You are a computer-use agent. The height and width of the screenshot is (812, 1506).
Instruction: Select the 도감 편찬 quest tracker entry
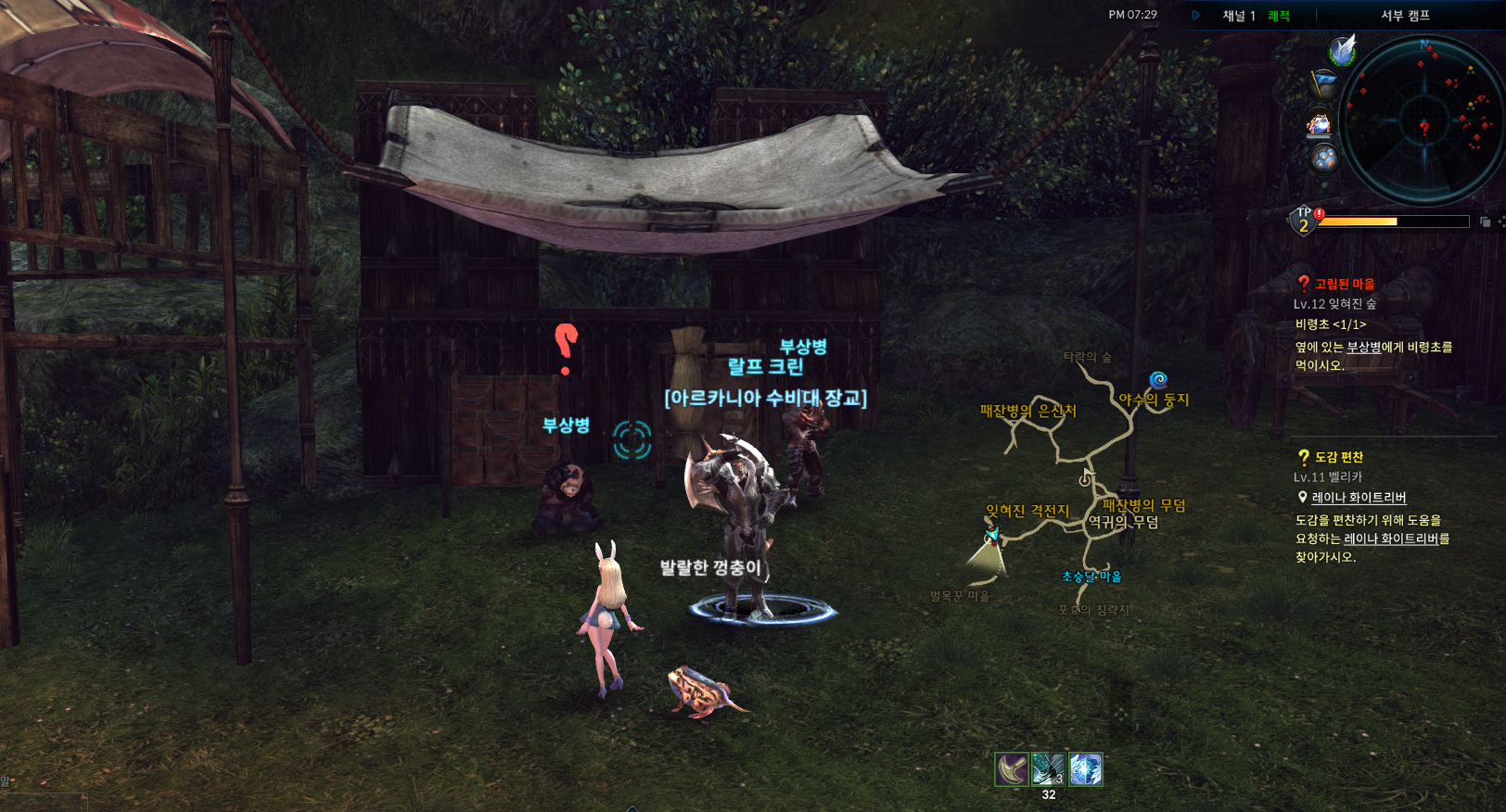pyautogui.click(x=1338, y=457)
